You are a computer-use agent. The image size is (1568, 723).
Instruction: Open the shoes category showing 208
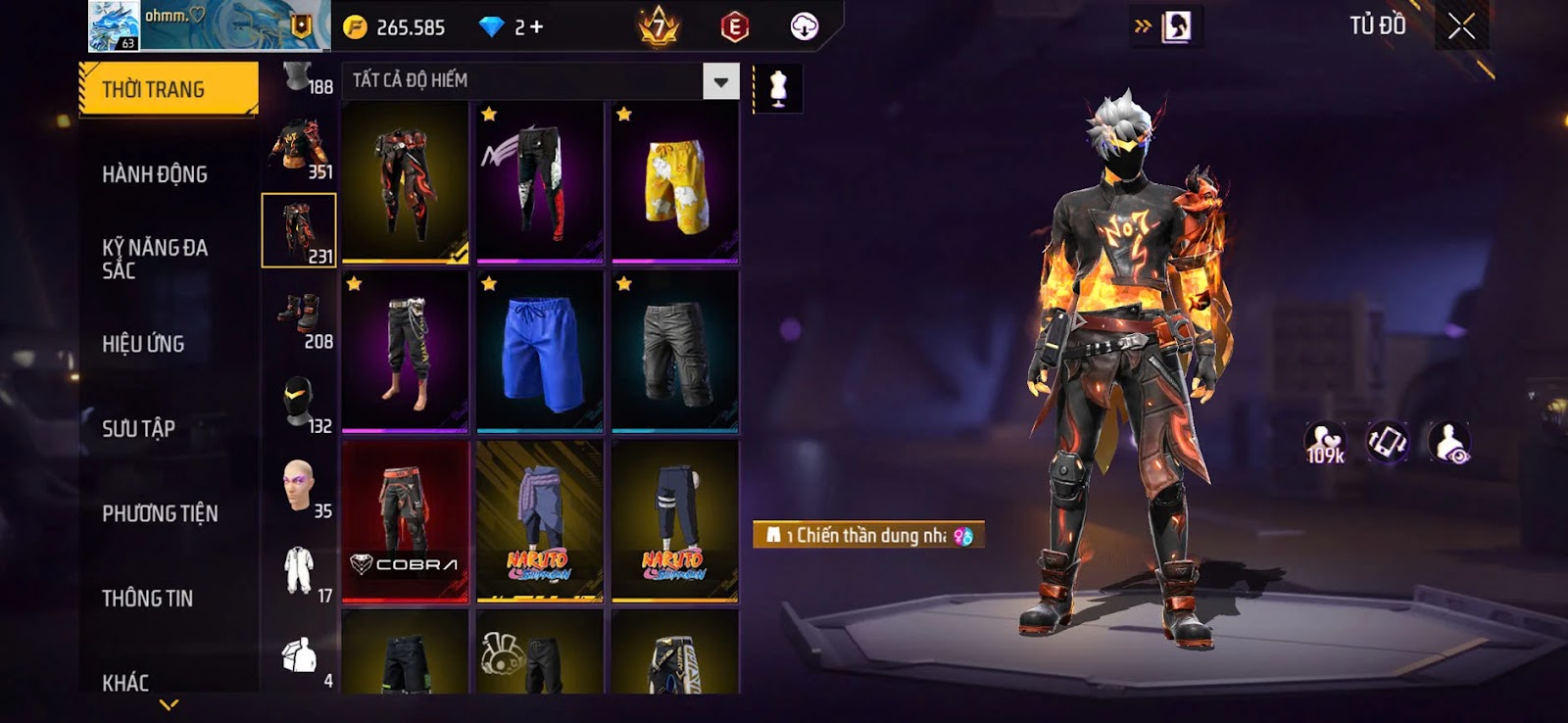click(x=299, y=316)
